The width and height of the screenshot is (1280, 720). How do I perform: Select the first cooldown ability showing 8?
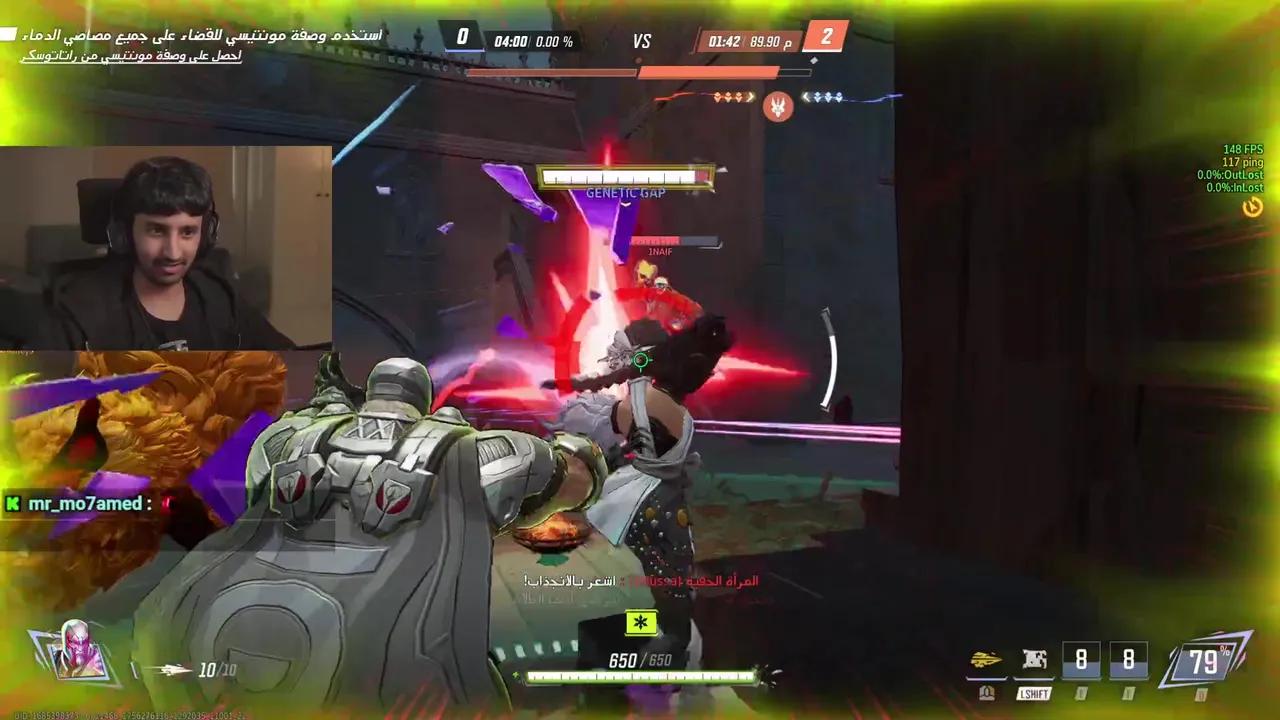[1081, 659]
